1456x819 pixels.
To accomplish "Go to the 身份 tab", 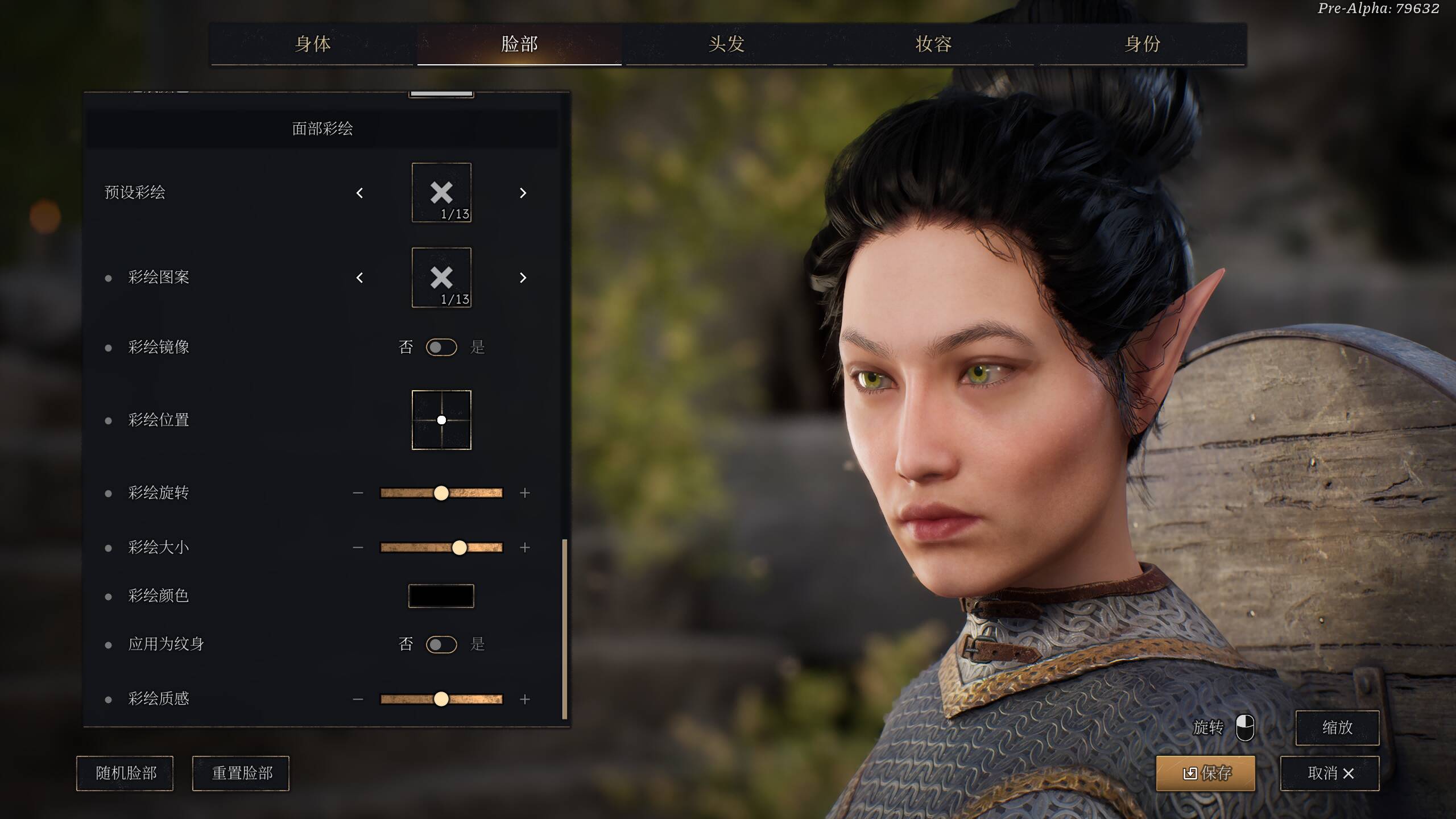I will 1142,44.
